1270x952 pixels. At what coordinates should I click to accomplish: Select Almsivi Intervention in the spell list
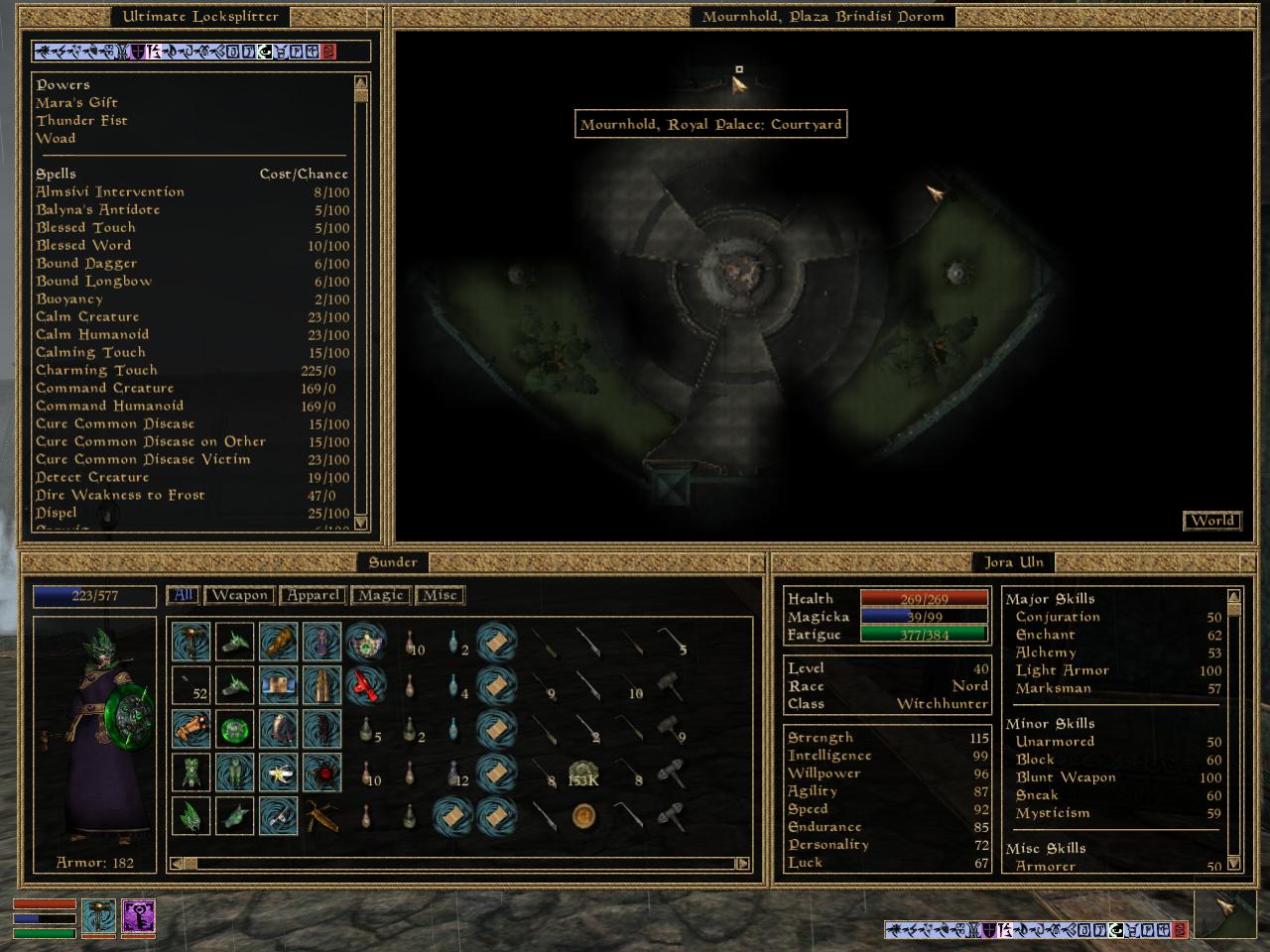tap(110, 191)
